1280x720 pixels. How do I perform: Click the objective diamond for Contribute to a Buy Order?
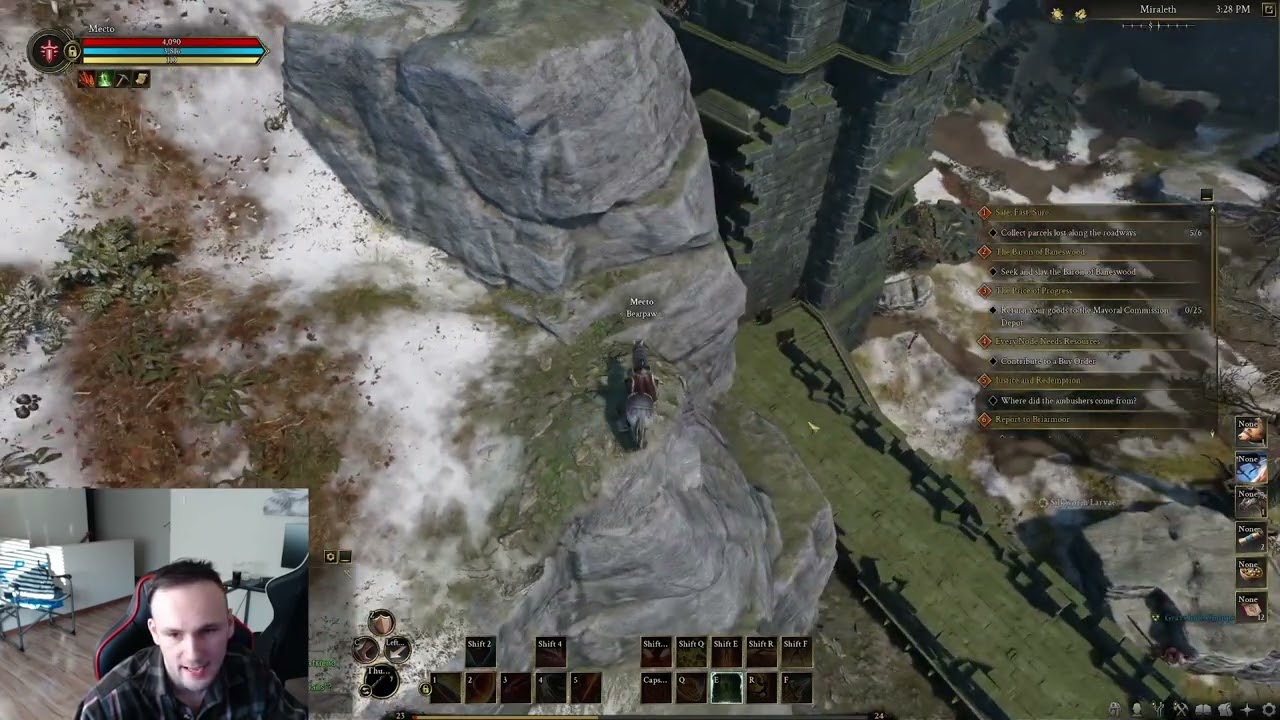pyautogui.click(x=991, y=361)
